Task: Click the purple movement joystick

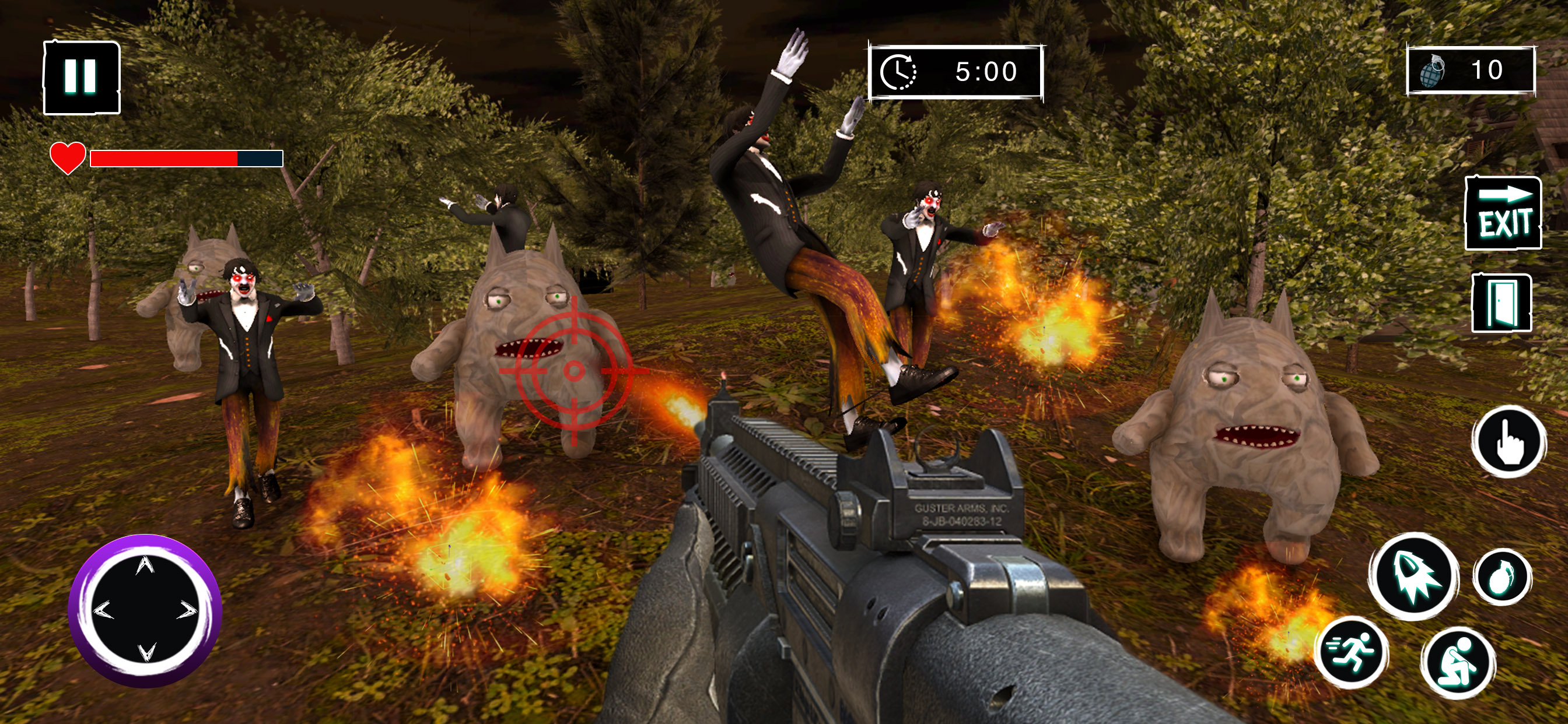Action: (145, 610)
